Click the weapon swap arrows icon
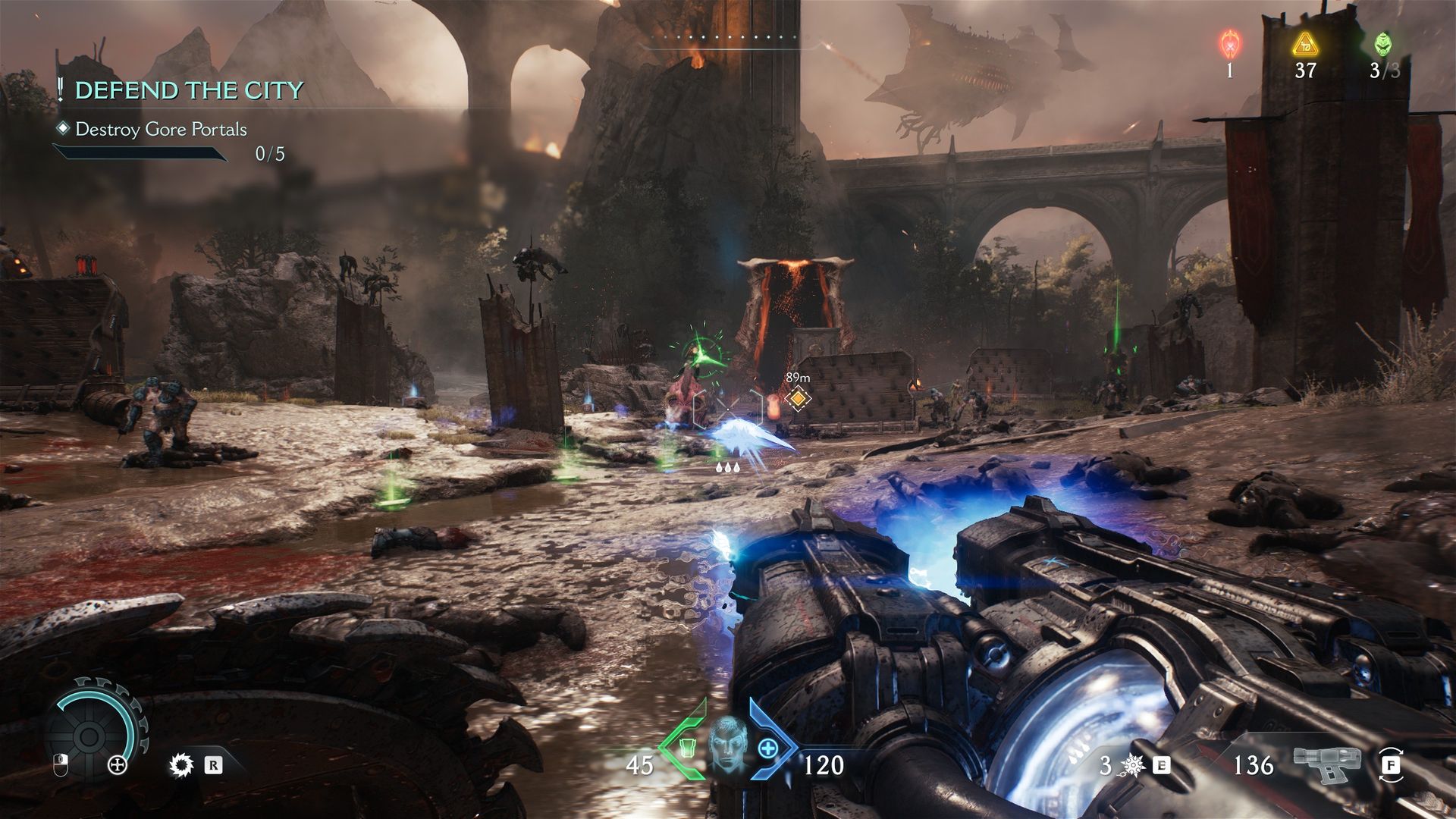The width and height of the screenshot is (1456, 819). point(1391,765)
